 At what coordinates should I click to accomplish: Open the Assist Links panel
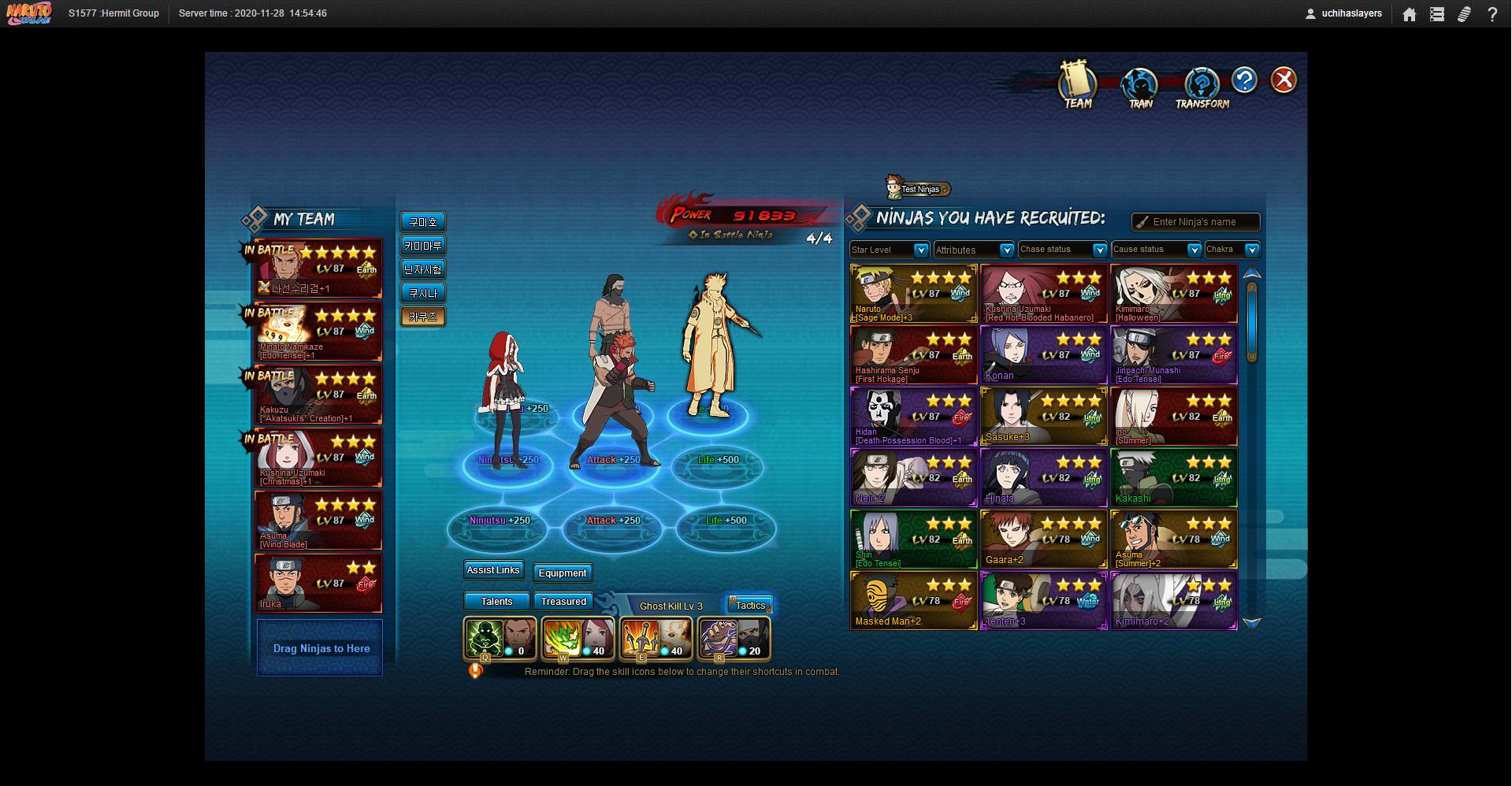[x=493, y=570]
